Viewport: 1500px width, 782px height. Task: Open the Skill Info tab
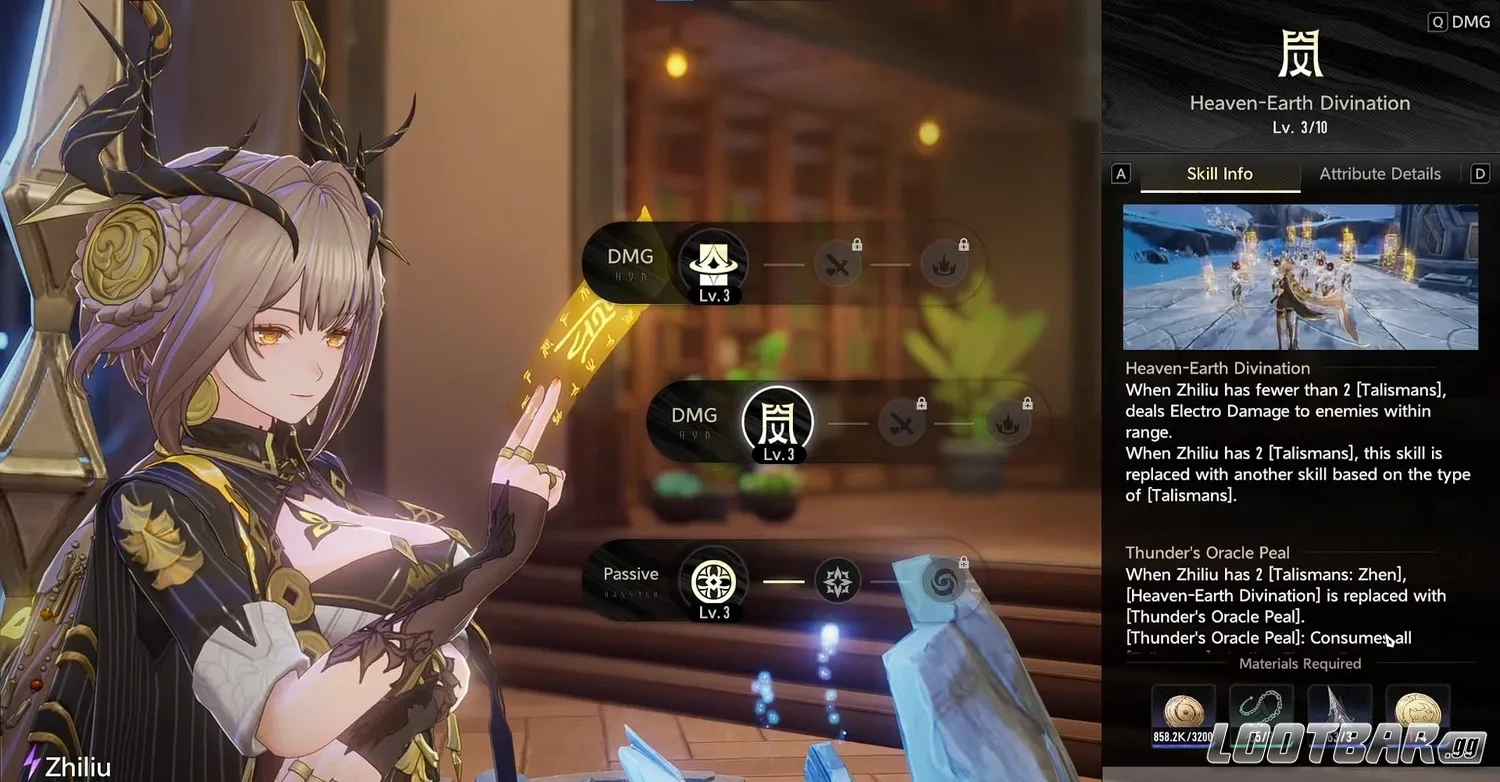(x=1219, y=174)
